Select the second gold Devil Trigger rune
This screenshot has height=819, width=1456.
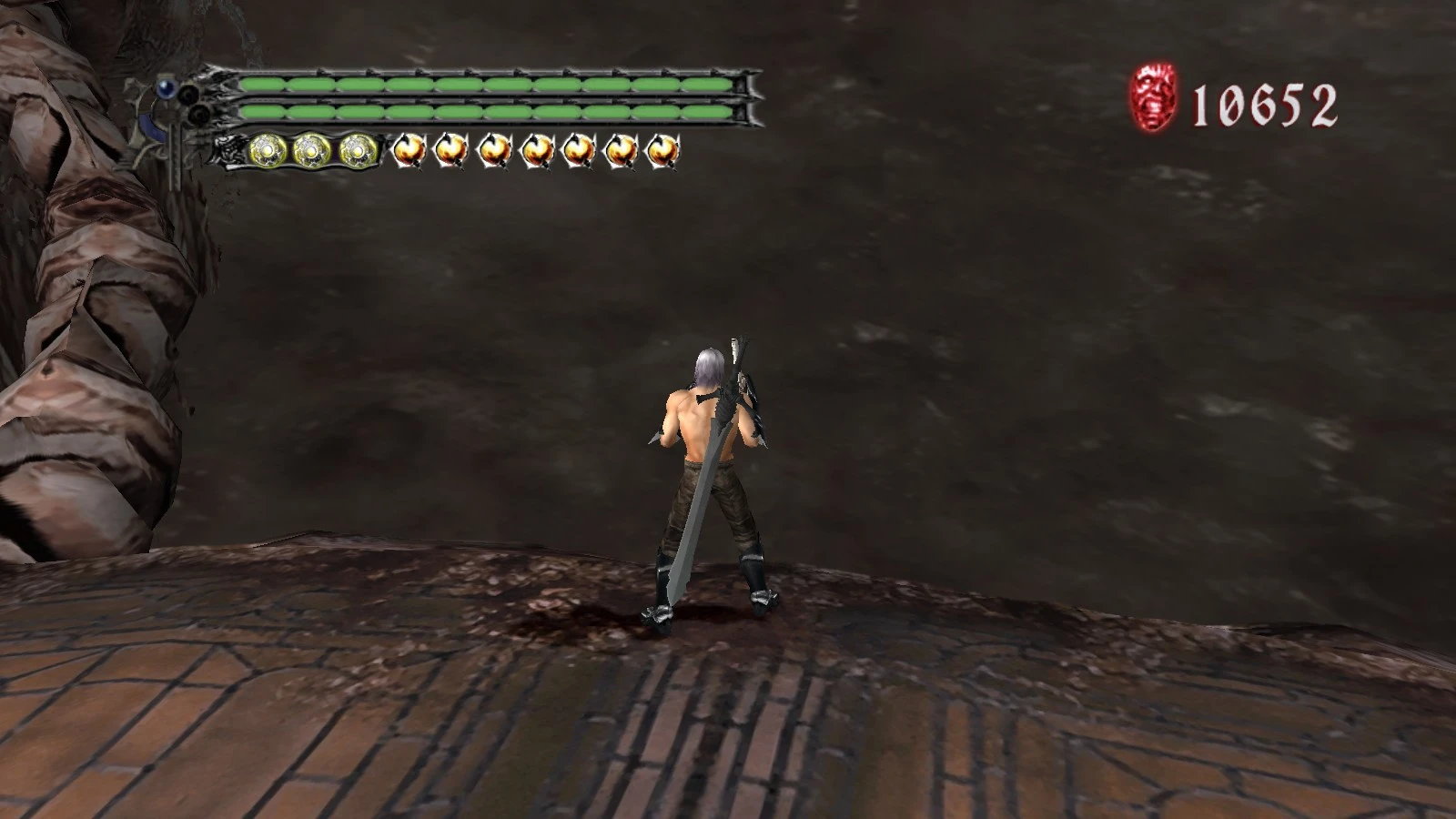point(309,150)
